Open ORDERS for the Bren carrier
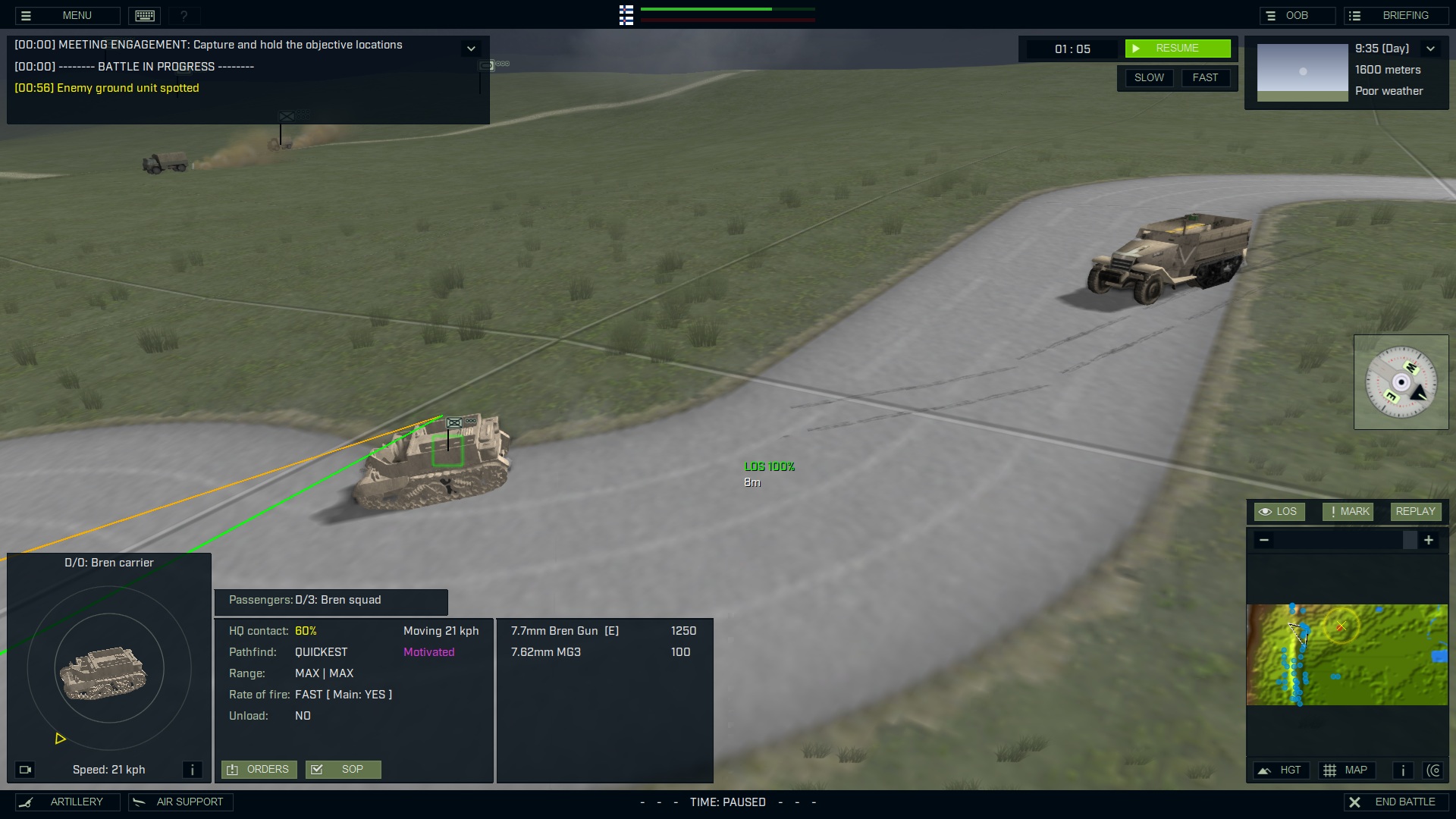 coord(259,769)
